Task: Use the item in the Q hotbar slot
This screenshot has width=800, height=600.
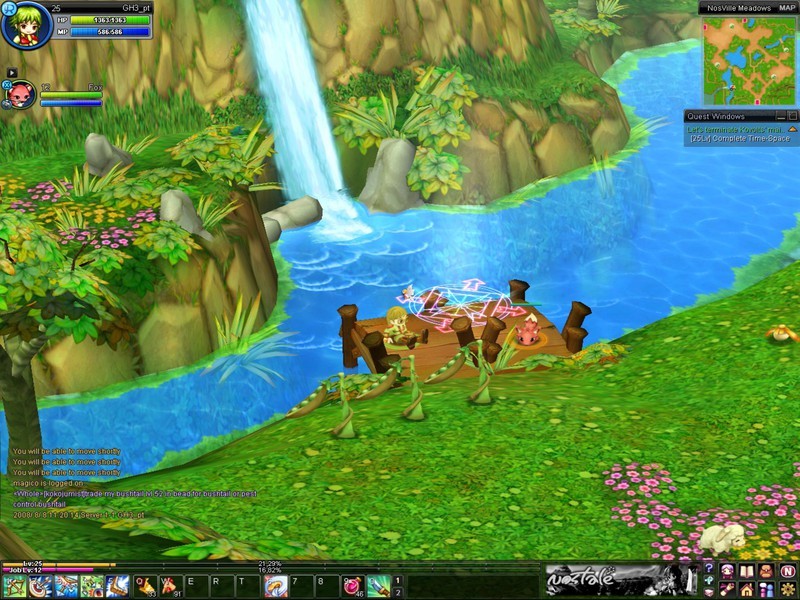Action: (145, 587)
